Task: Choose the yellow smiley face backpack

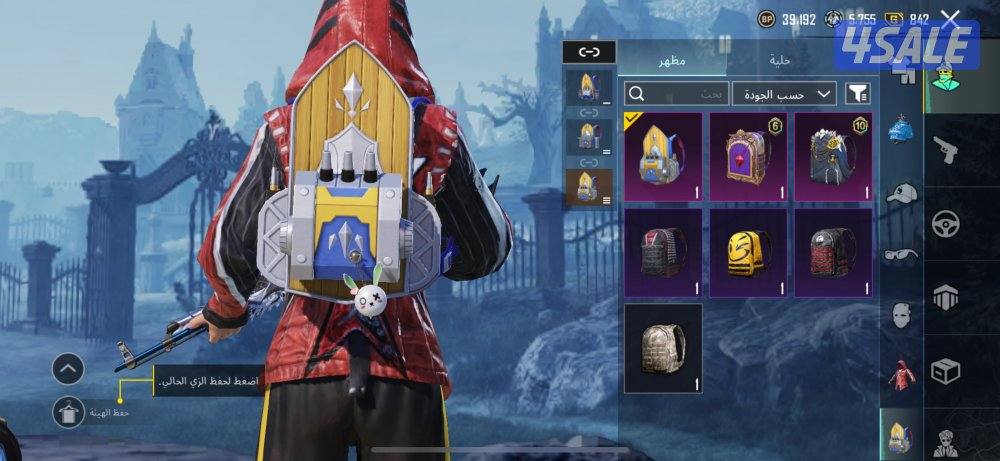Action: click(x=749, y=252)
